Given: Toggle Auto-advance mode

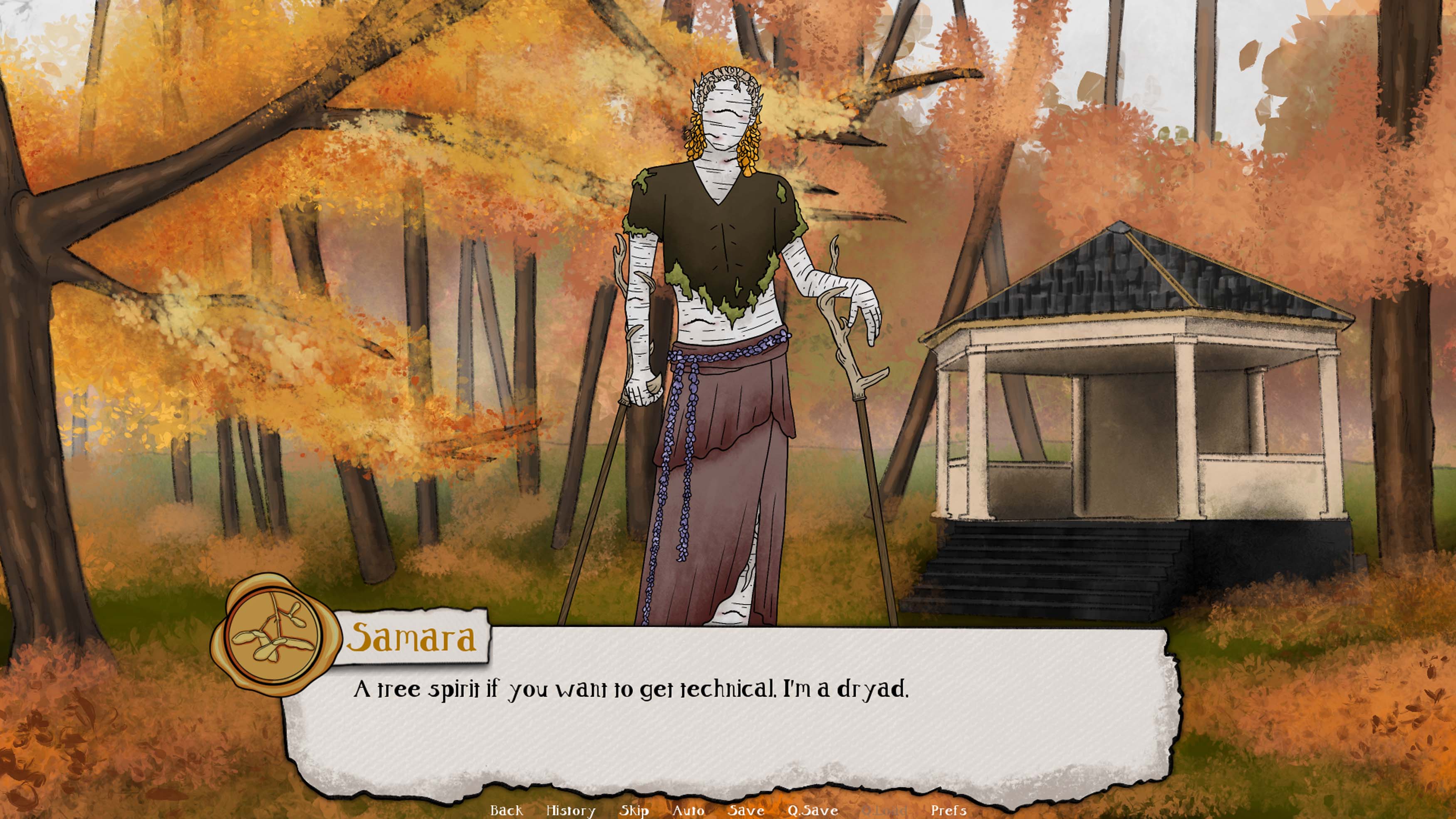Looking at the screenshot, I should click(x=688, y=810).
